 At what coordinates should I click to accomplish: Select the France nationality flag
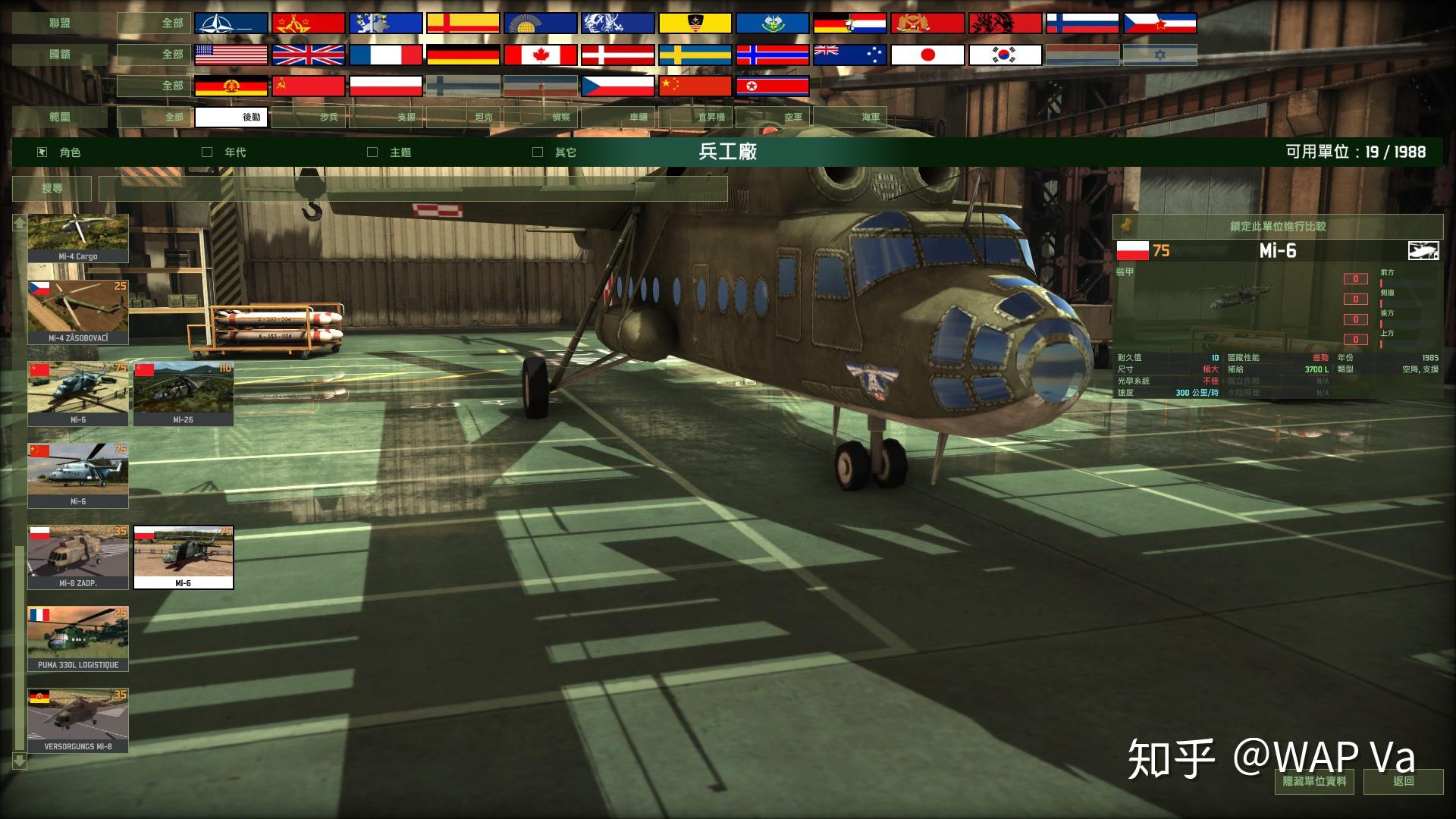point(385,54)
